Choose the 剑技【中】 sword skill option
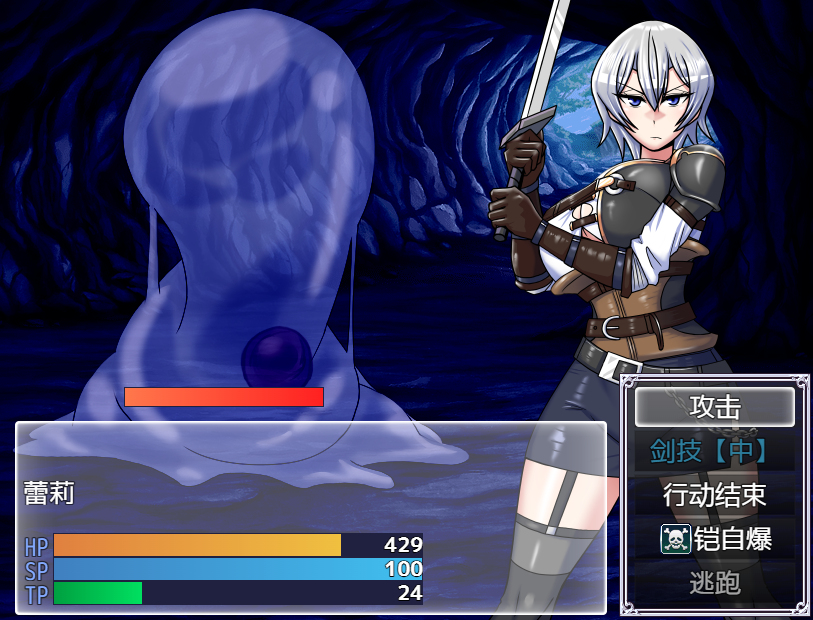Screen dimensions: 813x620 pyautogui.click(x=714, y=451)
